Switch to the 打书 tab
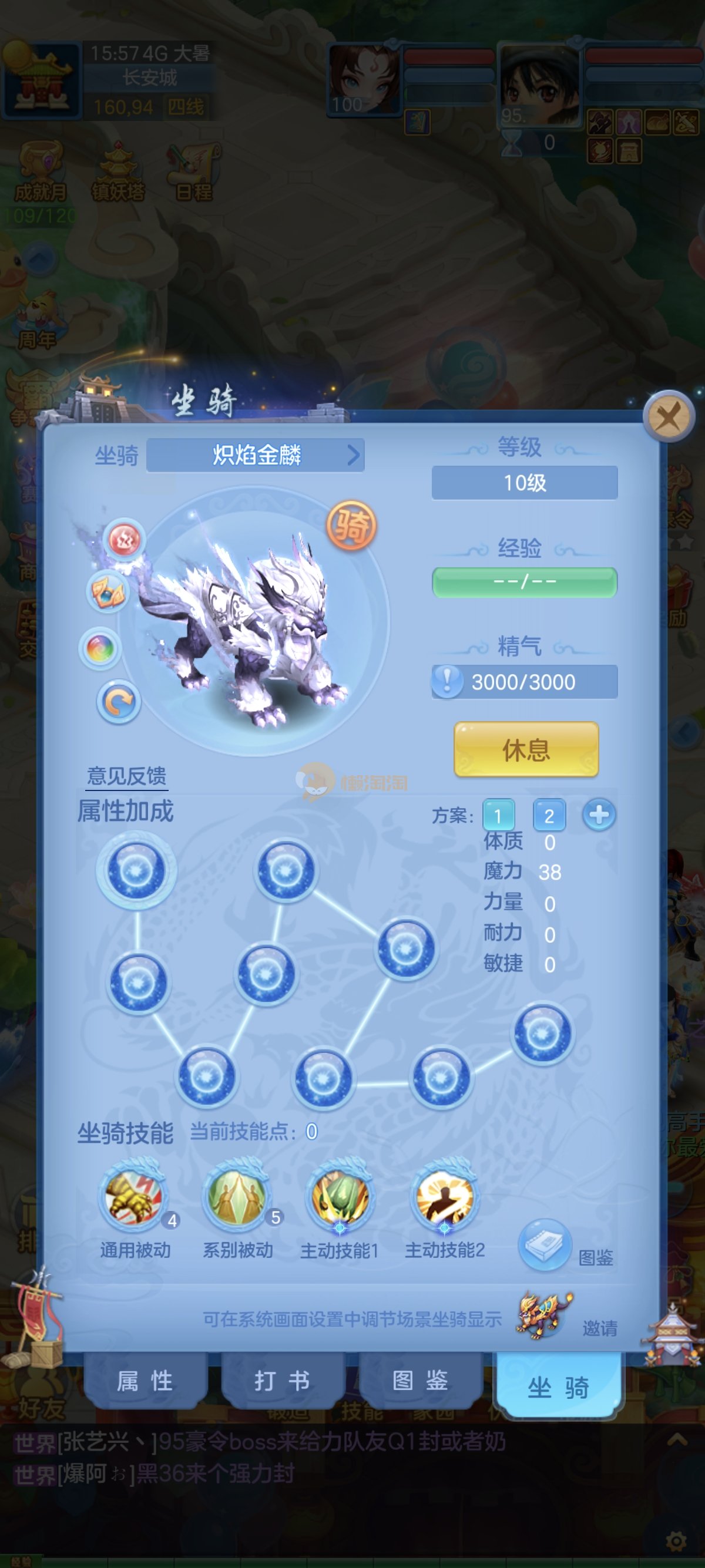Screen dimensions: 705x1568 click(282, 1382)
